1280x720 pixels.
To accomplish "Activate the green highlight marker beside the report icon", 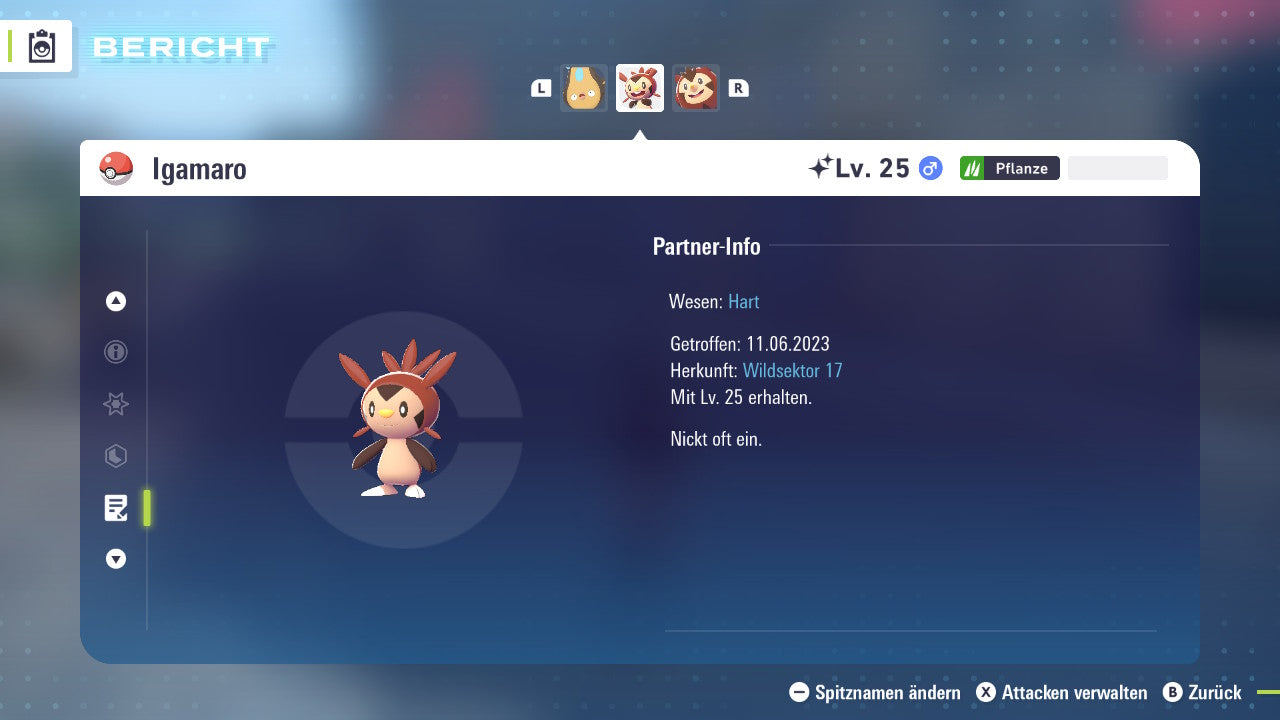I will coord(146,508).
